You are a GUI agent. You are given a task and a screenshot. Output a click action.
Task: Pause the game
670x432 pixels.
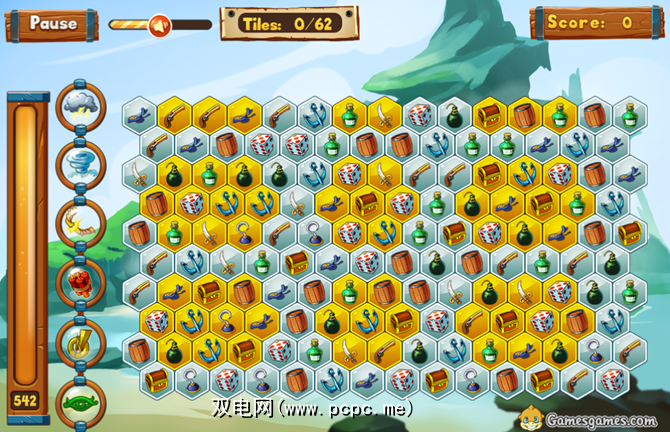click(51, 22)
